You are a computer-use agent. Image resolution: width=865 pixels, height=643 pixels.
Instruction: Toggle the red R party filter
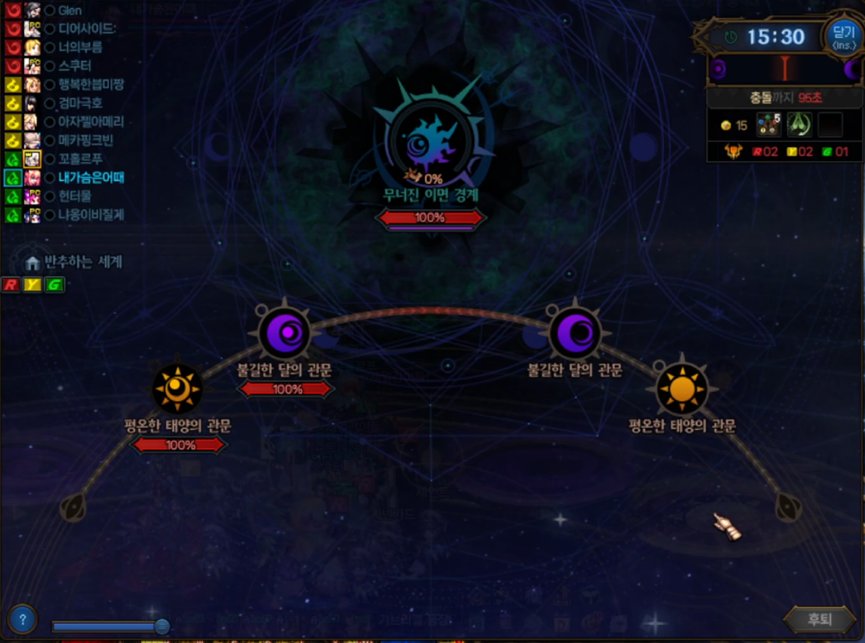click(x=11, y=285)
